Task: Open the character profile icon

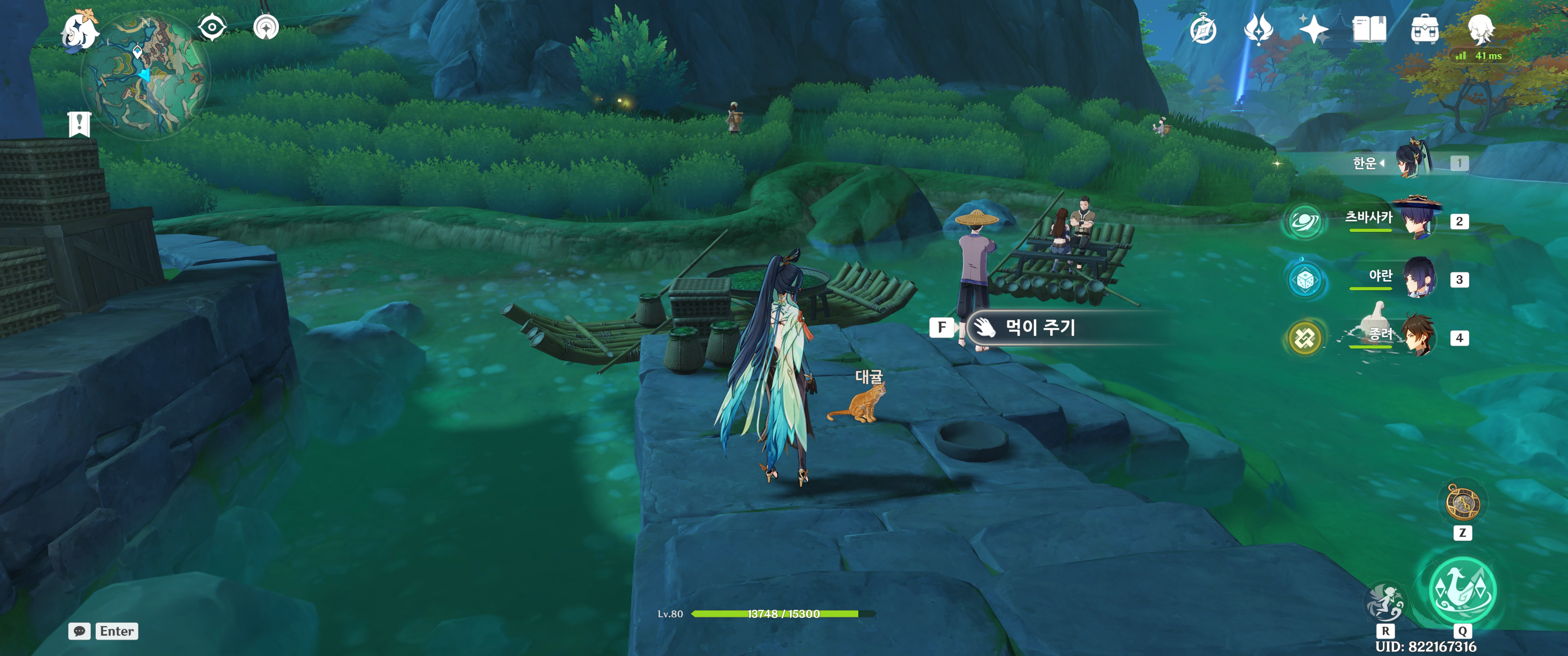Action: point(1480,29)
